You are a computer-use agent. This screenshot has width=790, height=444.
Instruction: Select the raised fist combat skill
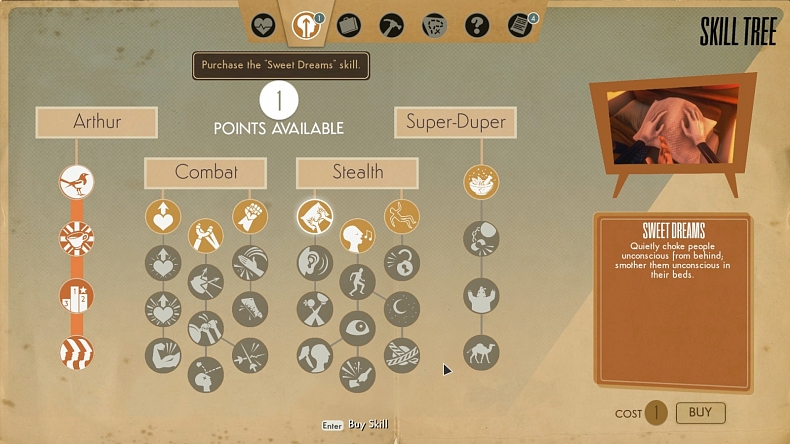point(249,216)
